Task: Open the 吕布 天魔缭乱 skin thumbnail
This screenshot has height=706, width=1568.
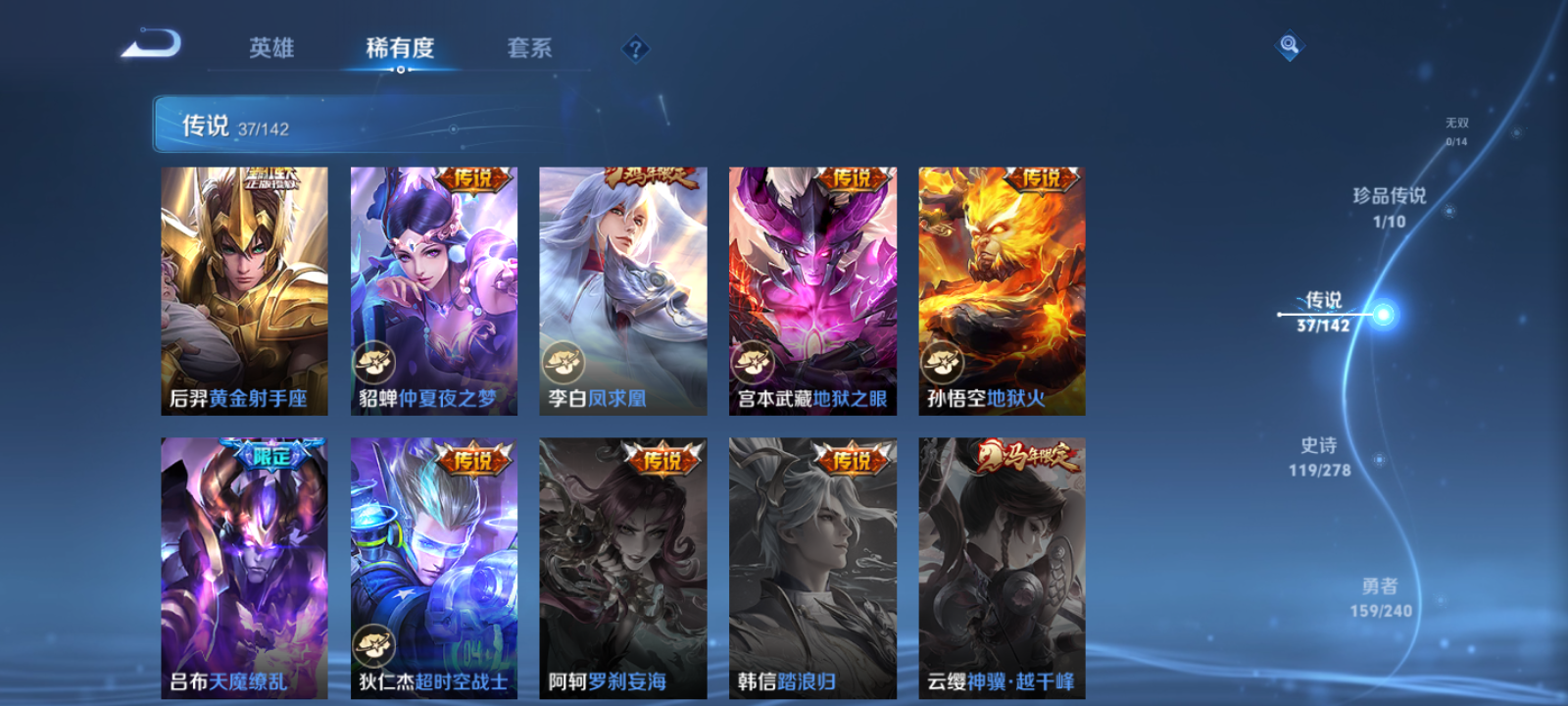Action: (244, 569)
